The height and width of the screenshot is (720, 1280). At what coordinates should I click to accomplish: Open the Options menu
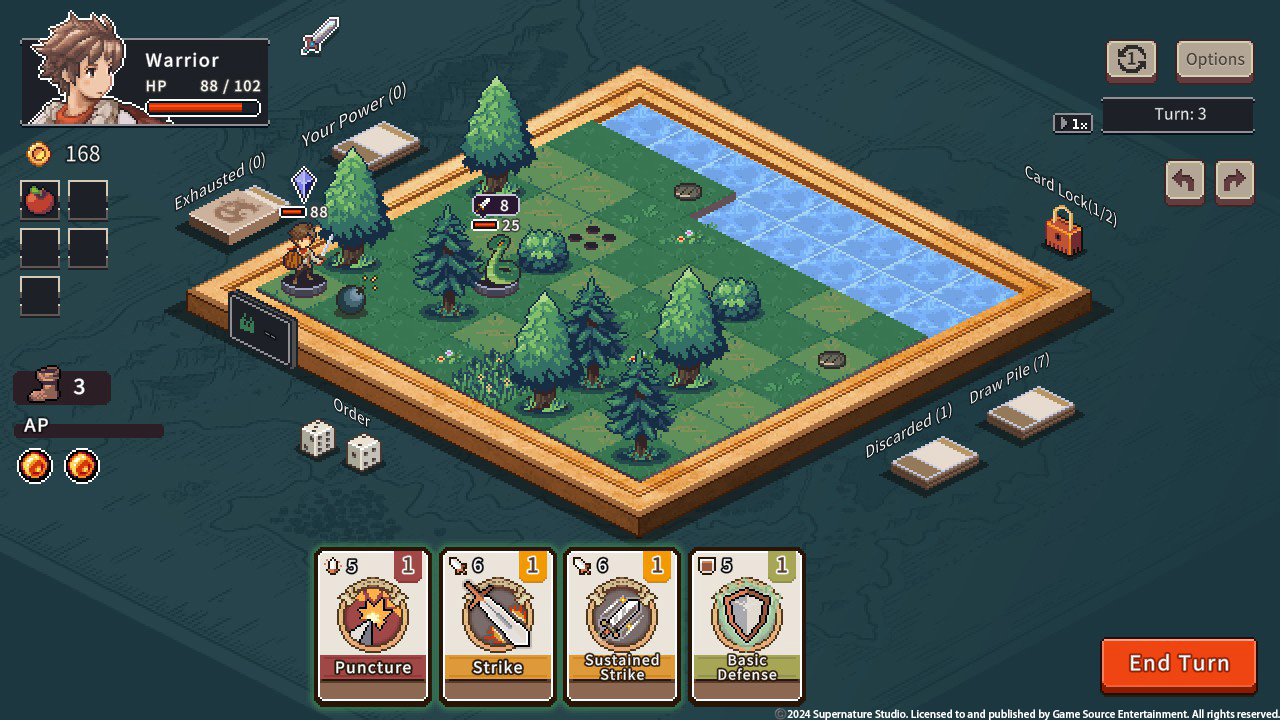pyautogui.click(x=1215, y=60)
